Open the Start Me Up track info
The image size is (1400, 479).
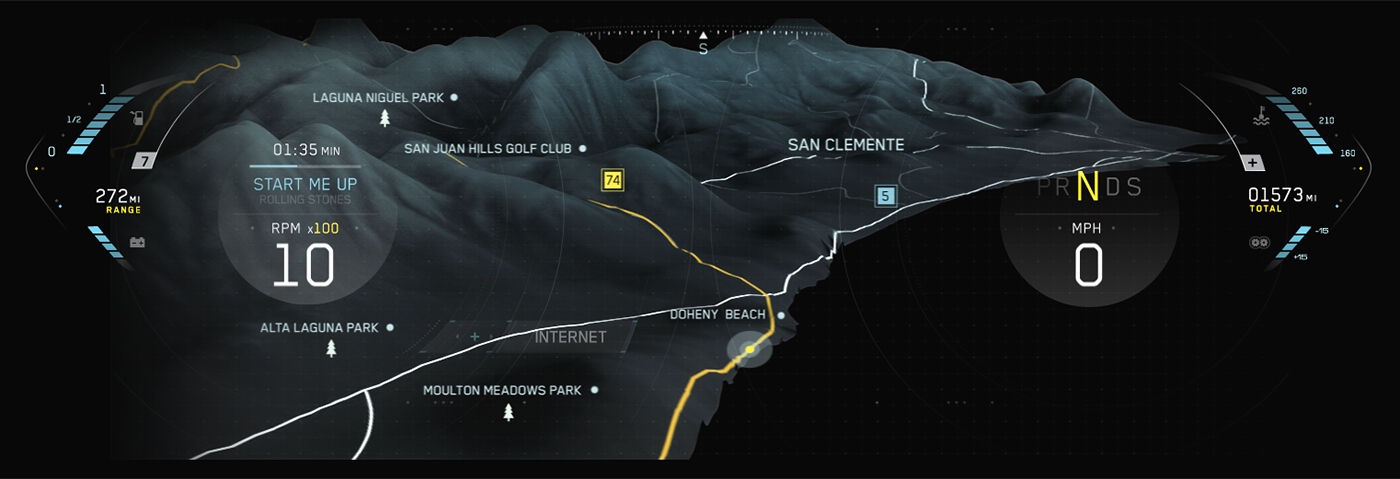pos(305,184)
